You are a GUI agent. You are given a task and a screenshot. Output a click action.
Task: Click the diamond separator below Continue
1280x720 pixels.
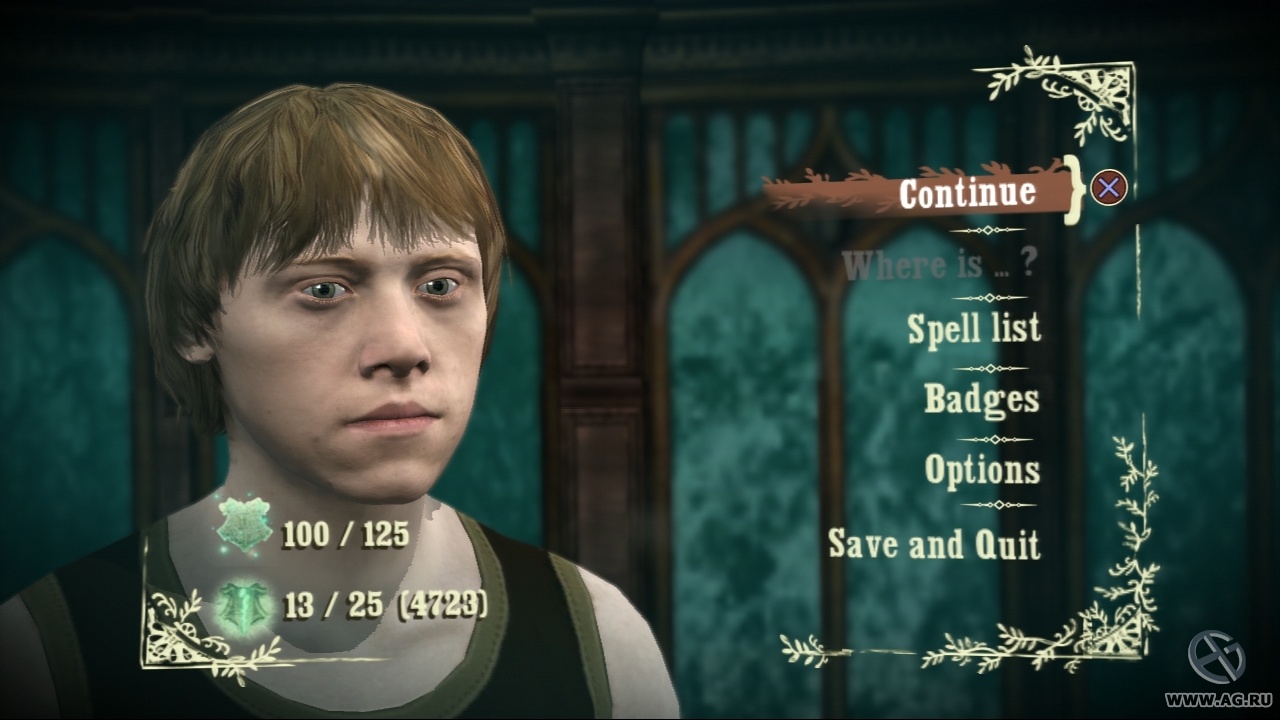tap(990, 228)
